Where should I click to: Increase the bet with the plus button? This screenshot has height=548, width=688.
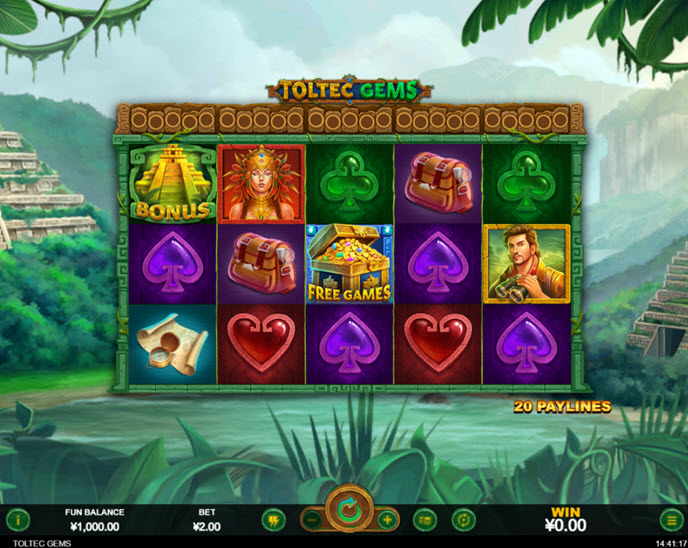387,520
